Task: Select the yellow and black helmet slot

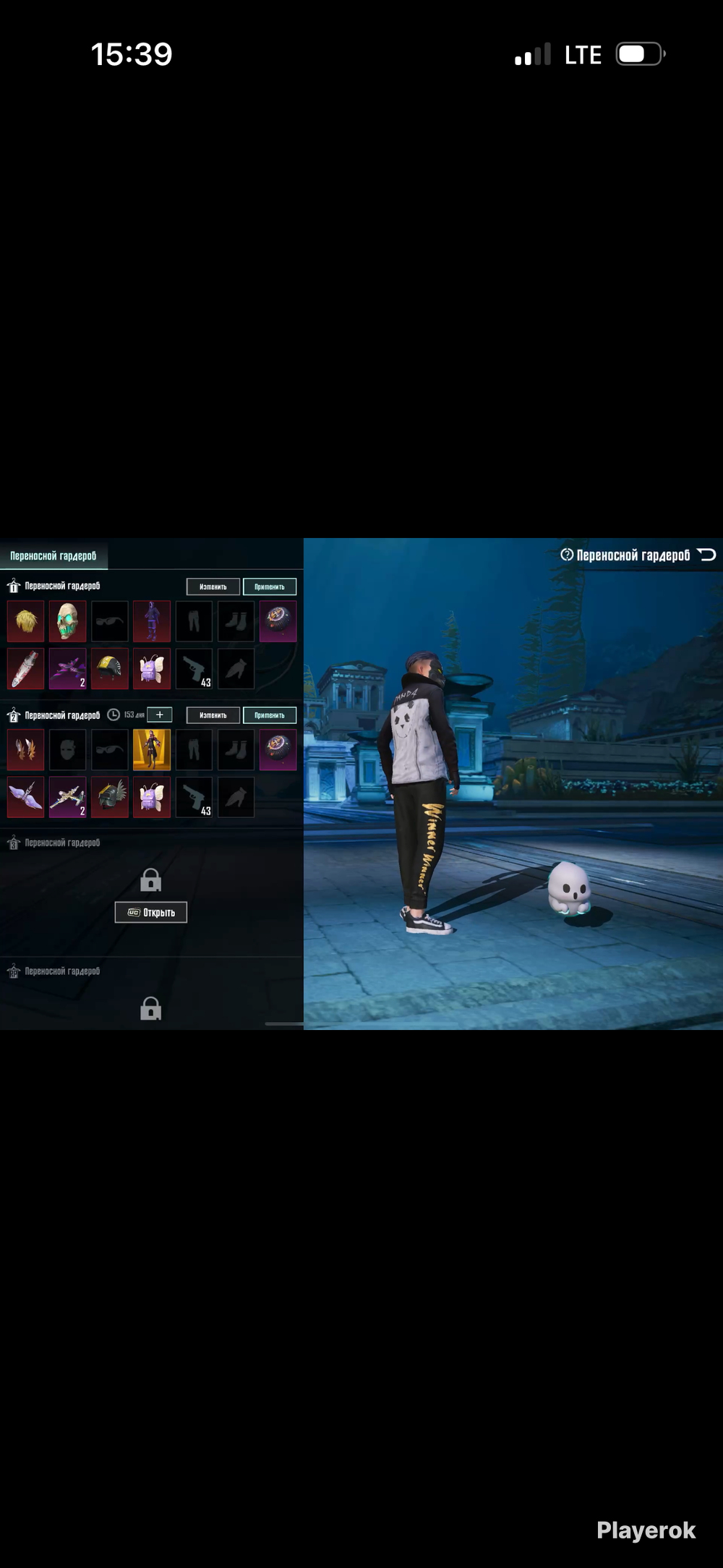Action: tap(110, 668)
